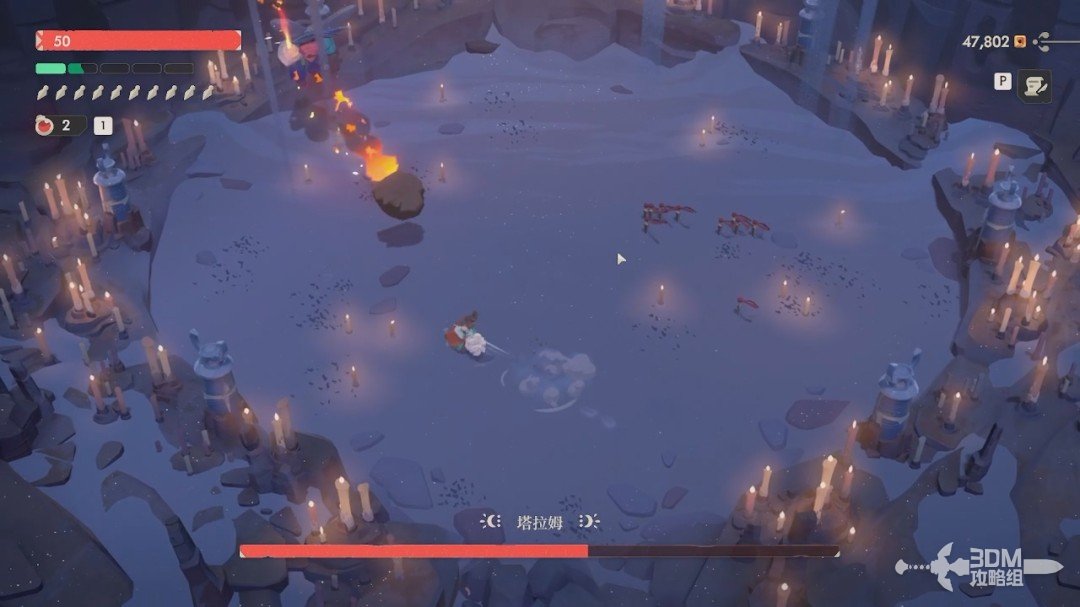Open the scroll and quill journal icon
The height and width of the screenshot is (607, 1080).
click(1034, 85)
